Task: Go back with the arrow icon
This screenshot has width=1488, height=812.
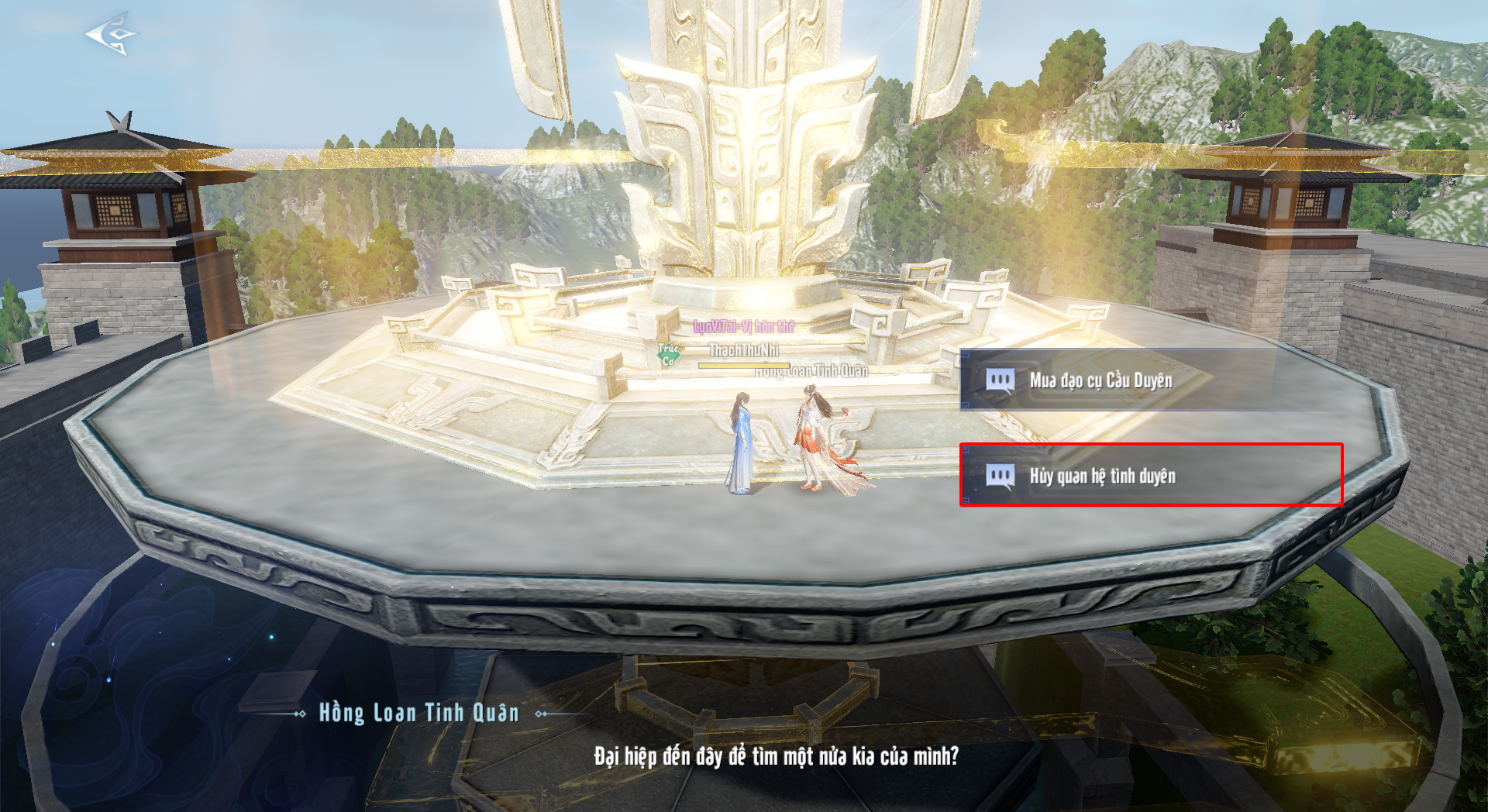Action: click(x=112, y=34)
